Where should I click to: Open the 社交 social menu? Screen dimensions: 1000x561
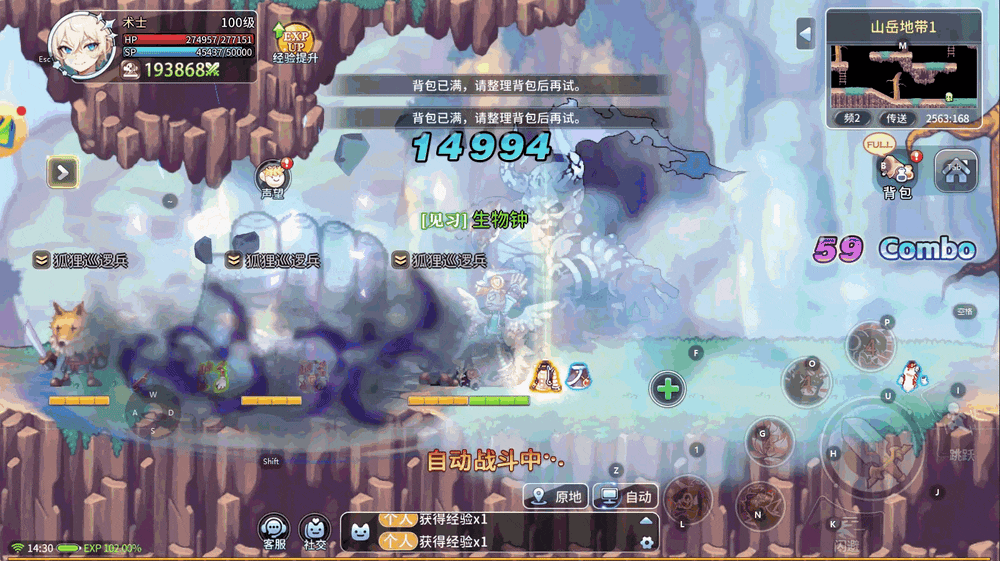coord(315,532)
